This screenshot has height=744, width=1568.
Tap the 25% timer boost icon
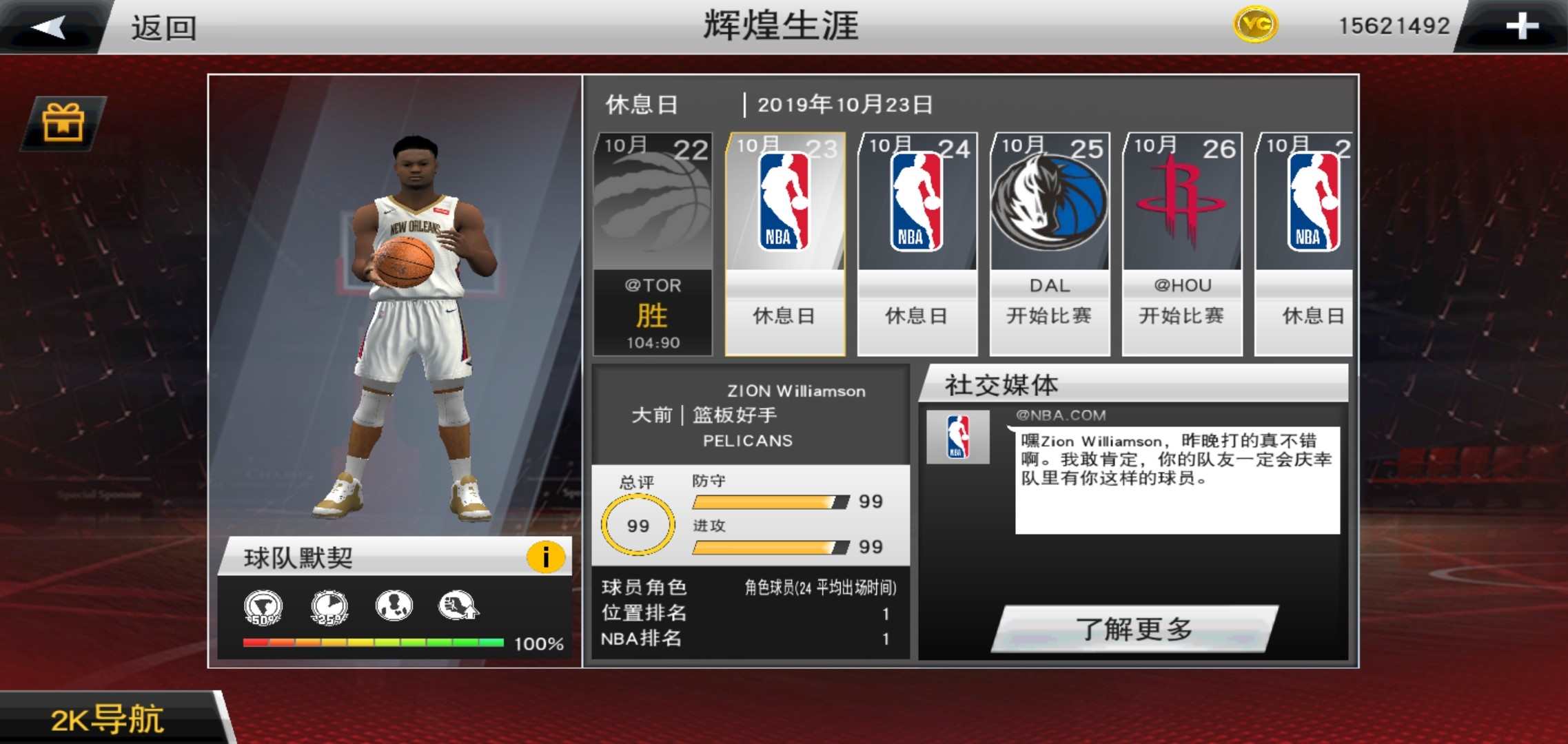tap(329, 606)
